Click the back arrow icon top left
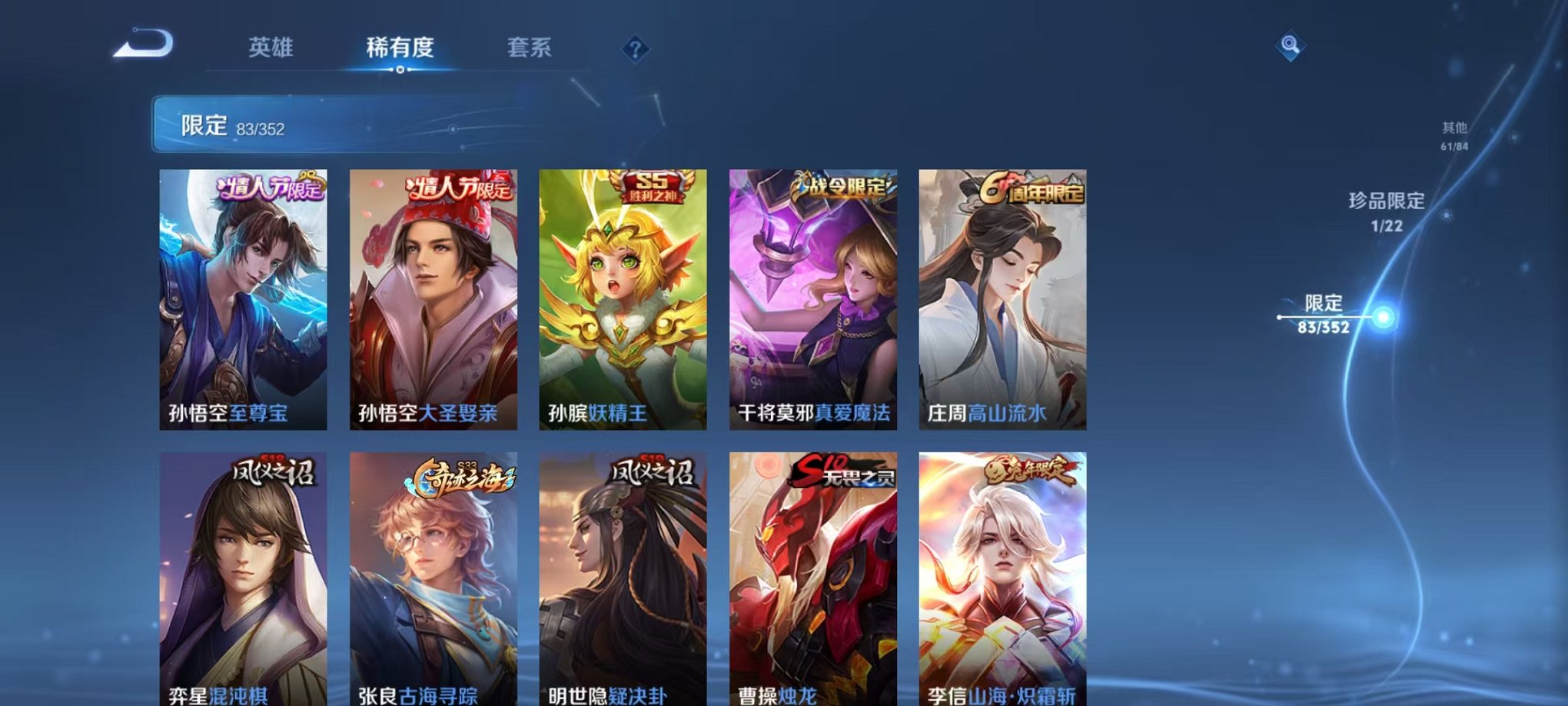Viewport: 1568px width, 706px height. [138, 48]
